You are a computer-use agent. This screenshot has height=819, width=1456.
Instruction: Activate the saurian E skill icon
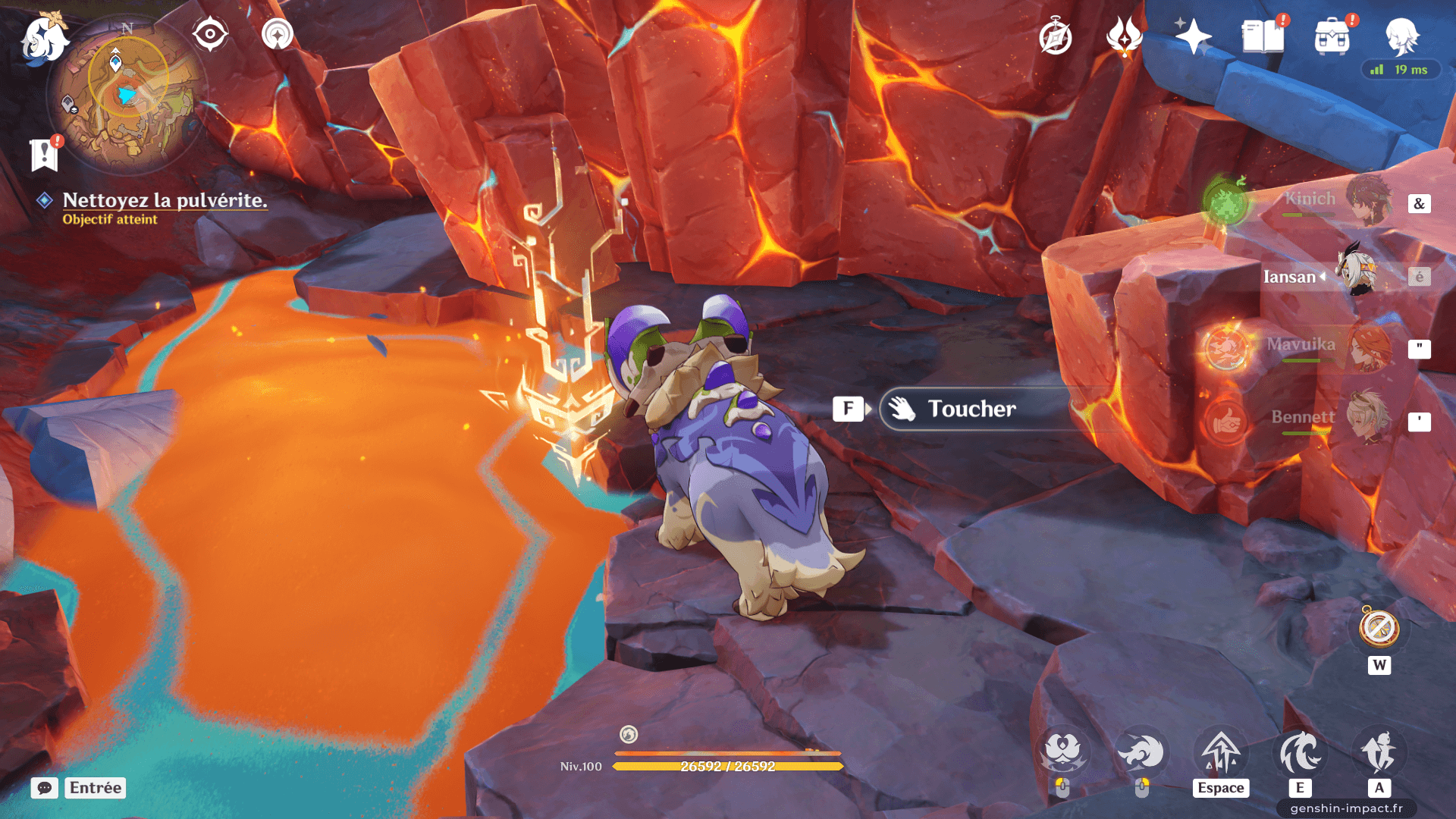click(1300, 754)
